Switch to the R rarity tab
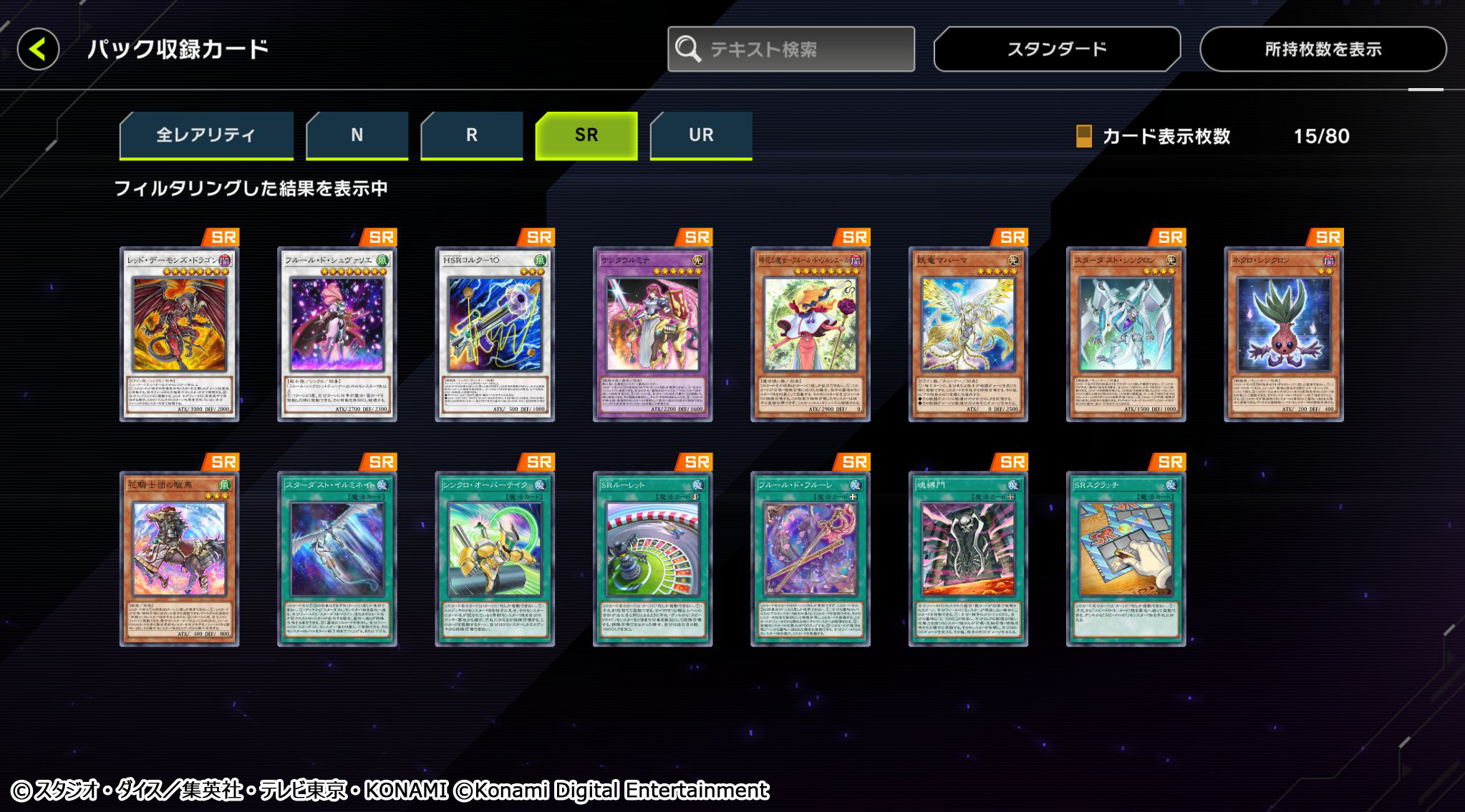This screenshot has width=1465, height=812. coord(471,135)
